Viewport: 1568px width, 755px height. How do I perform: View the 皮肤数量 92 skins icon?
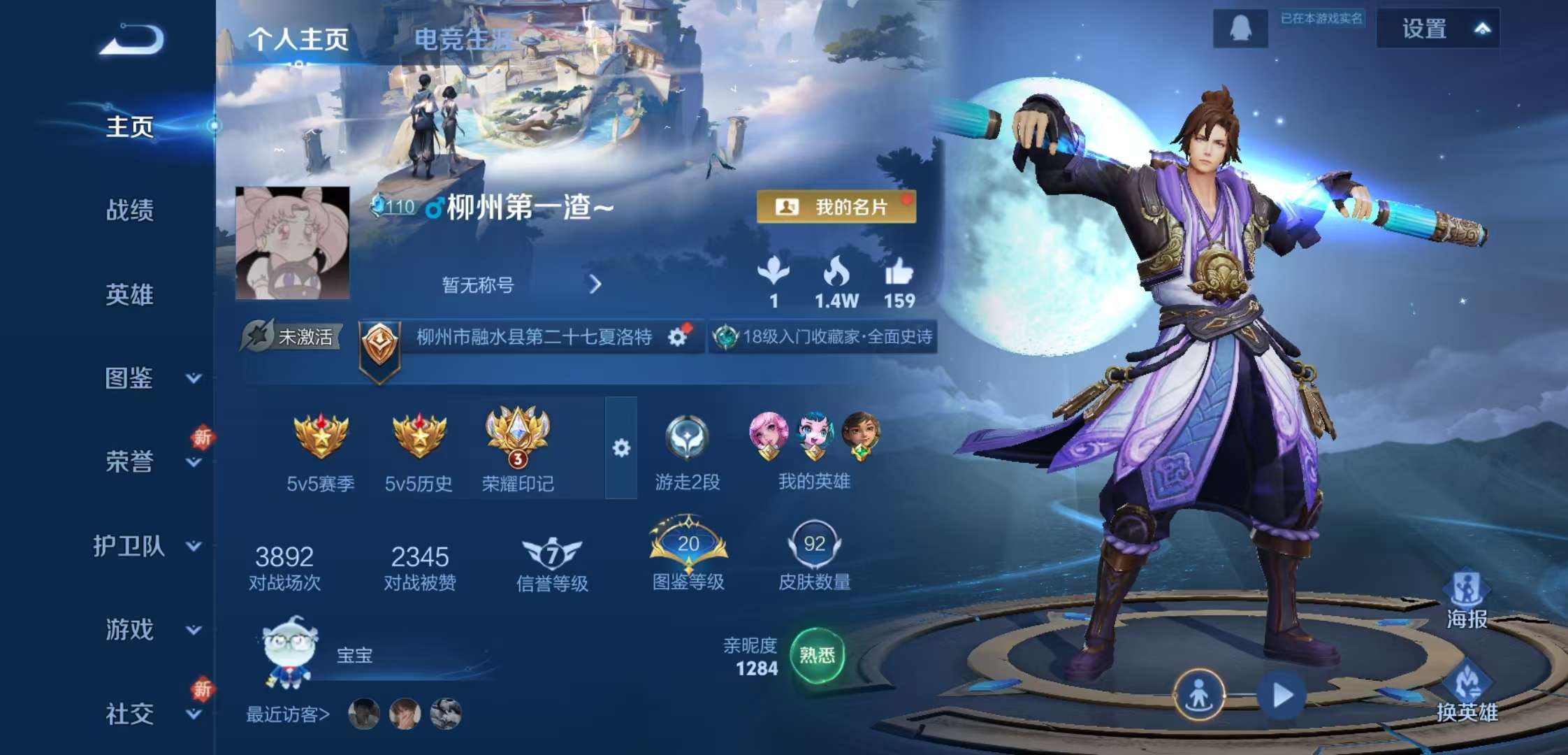click(x=814, y=546)
